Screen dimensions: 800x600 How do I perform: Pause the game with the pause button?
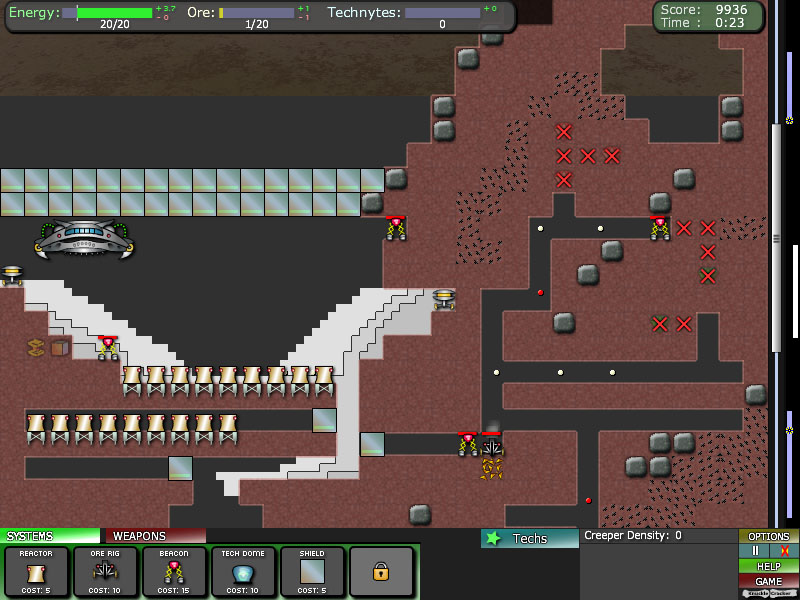(x=755, y=551)
